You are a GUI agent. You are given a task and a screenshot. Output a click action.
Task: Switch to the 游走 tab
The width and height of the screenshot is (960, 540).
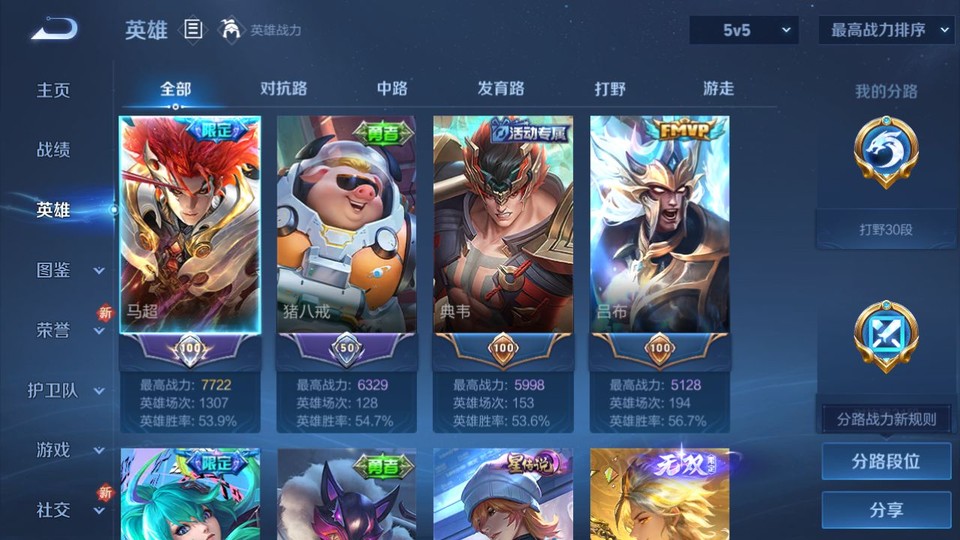click(x=718, y=88)
